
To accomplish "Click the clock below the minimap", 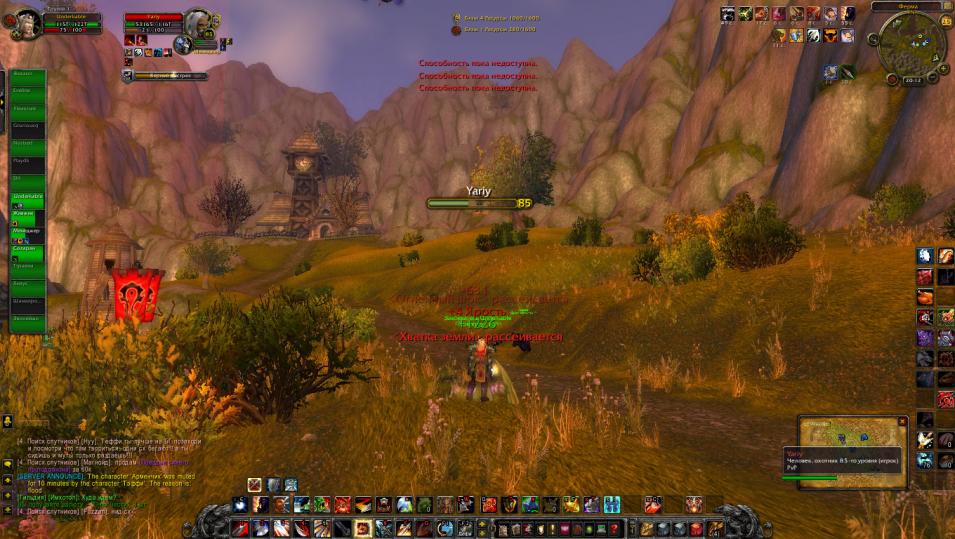I will (912, 80).
